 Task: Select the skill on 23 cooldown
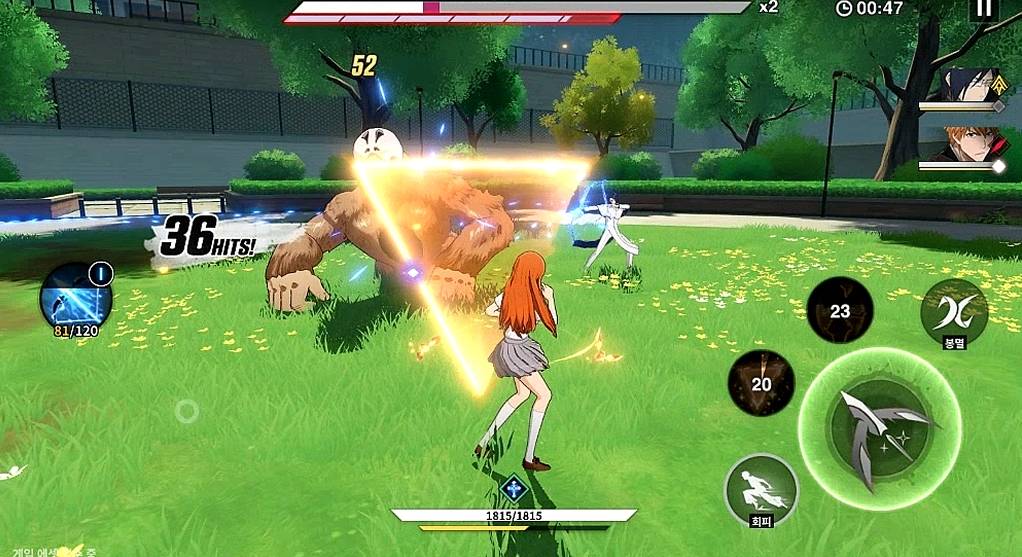(x=840, y=311)
